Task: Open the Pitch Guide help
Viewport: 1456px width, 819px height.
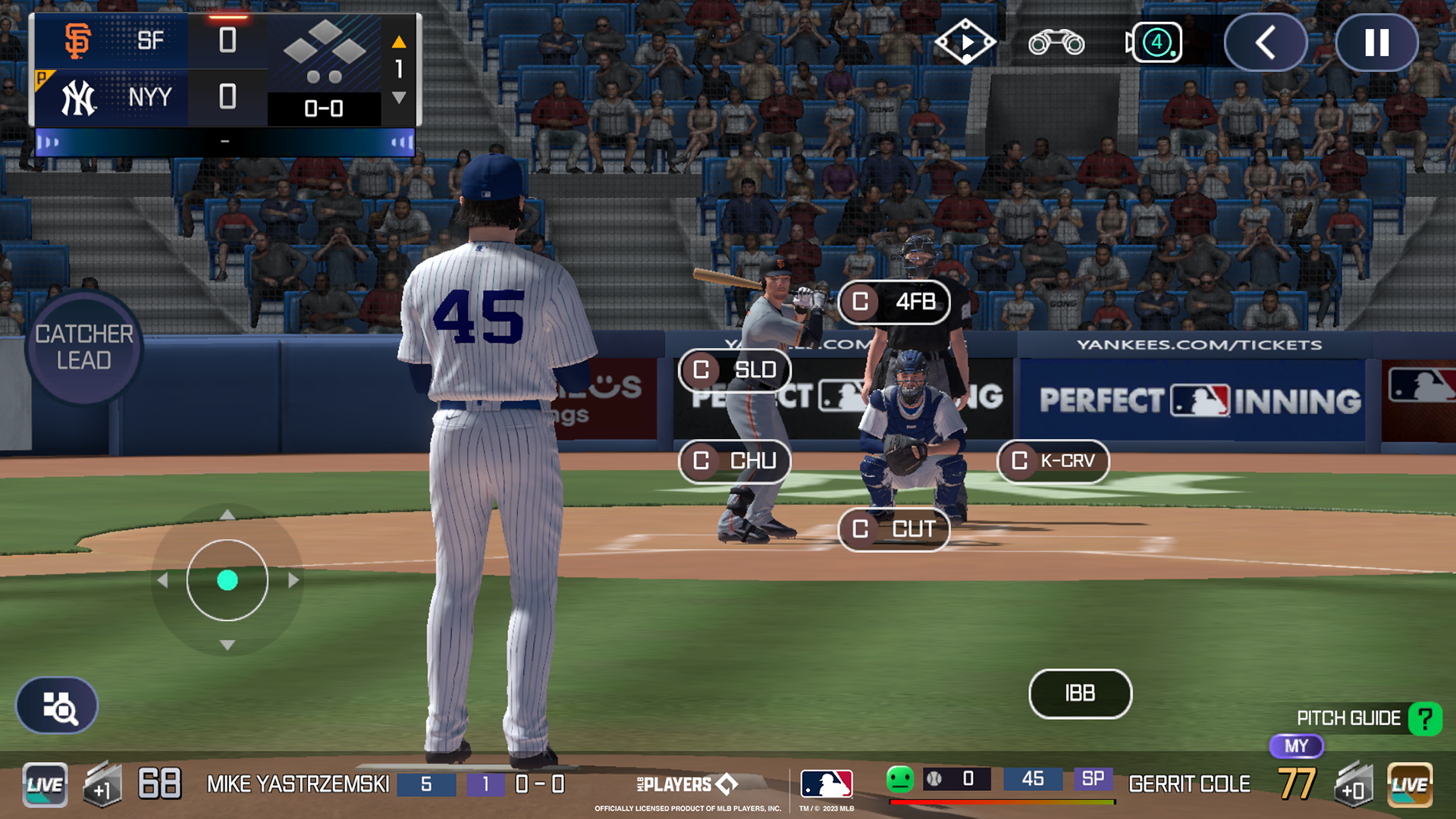Action: tap(1425, 718)
